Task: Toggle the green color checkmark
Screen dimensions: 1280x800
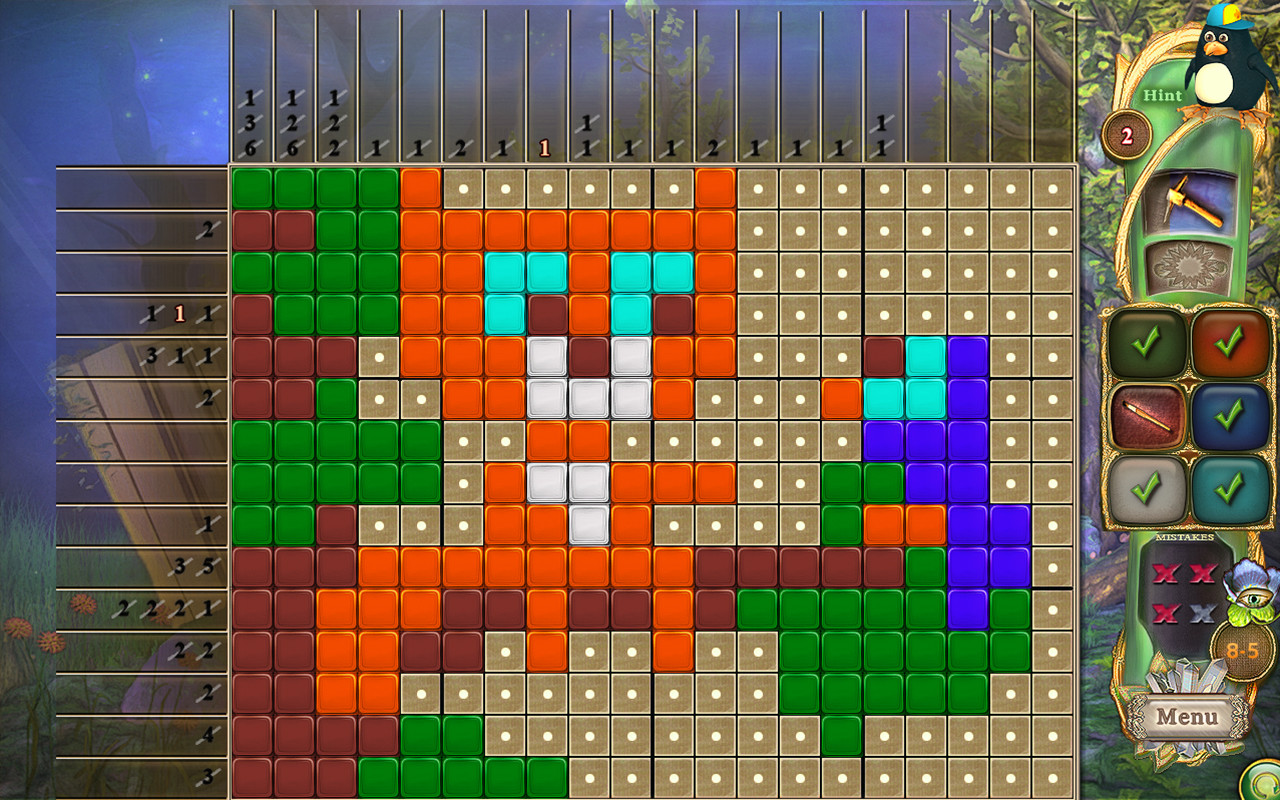Action: tap(1145, 342)
